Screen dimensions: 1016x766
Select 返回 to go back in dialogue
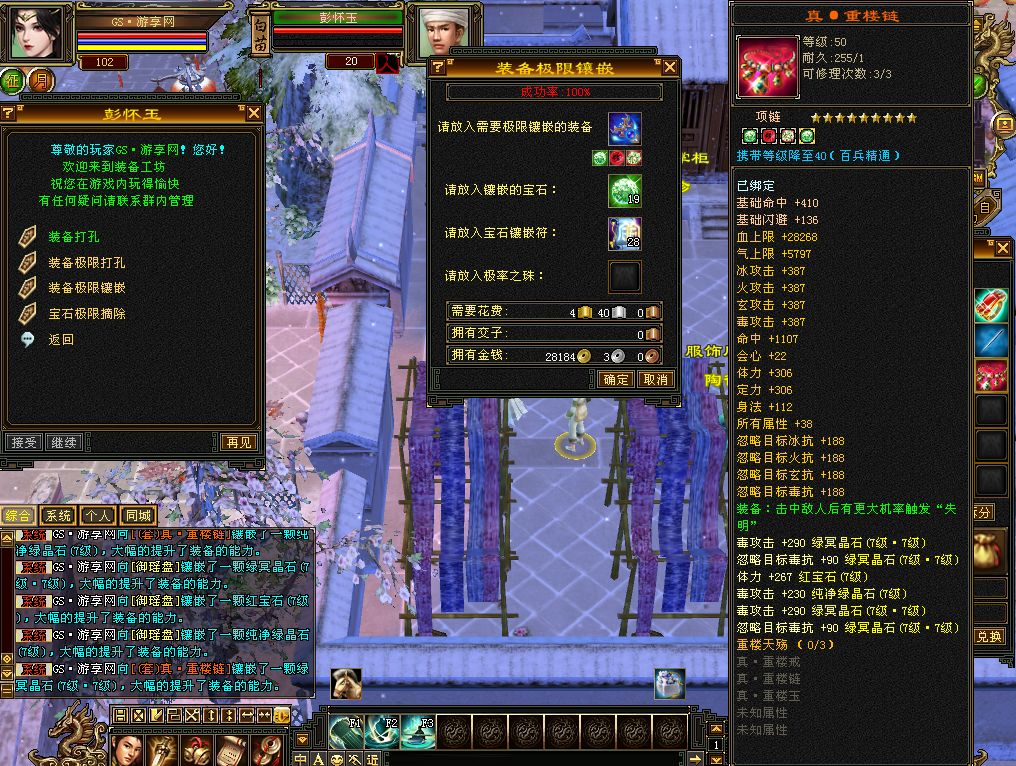(x=62, y=339)
